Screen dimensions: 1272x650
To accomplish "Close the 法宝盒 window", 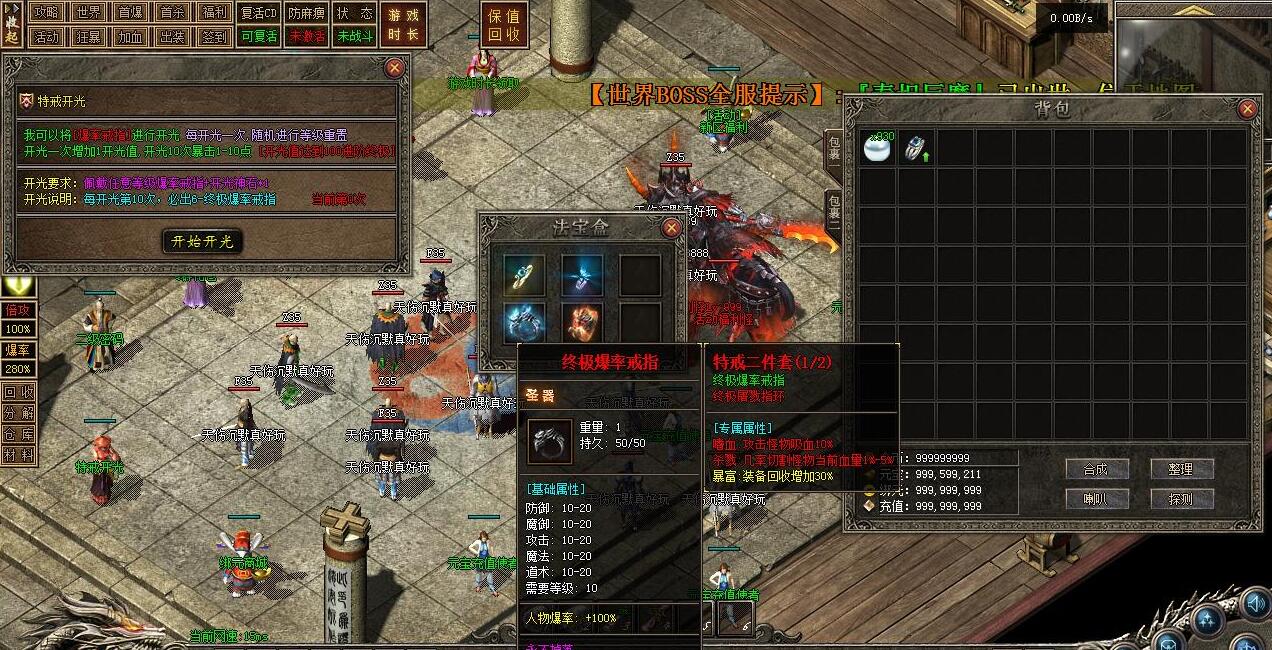I will 672,228.
